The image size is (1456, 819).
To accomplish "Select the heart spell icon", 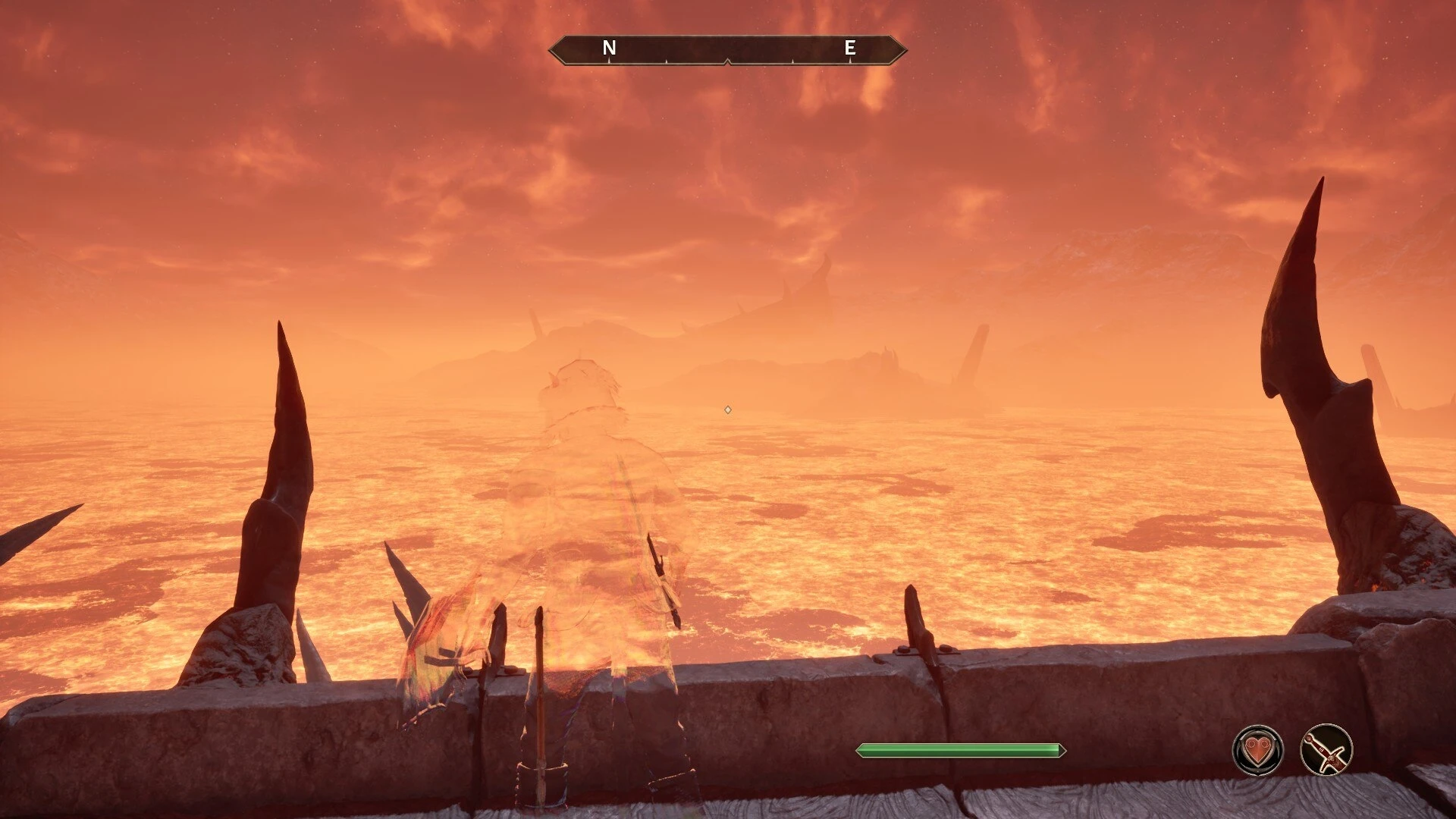I will click(x=1258, y=750).
